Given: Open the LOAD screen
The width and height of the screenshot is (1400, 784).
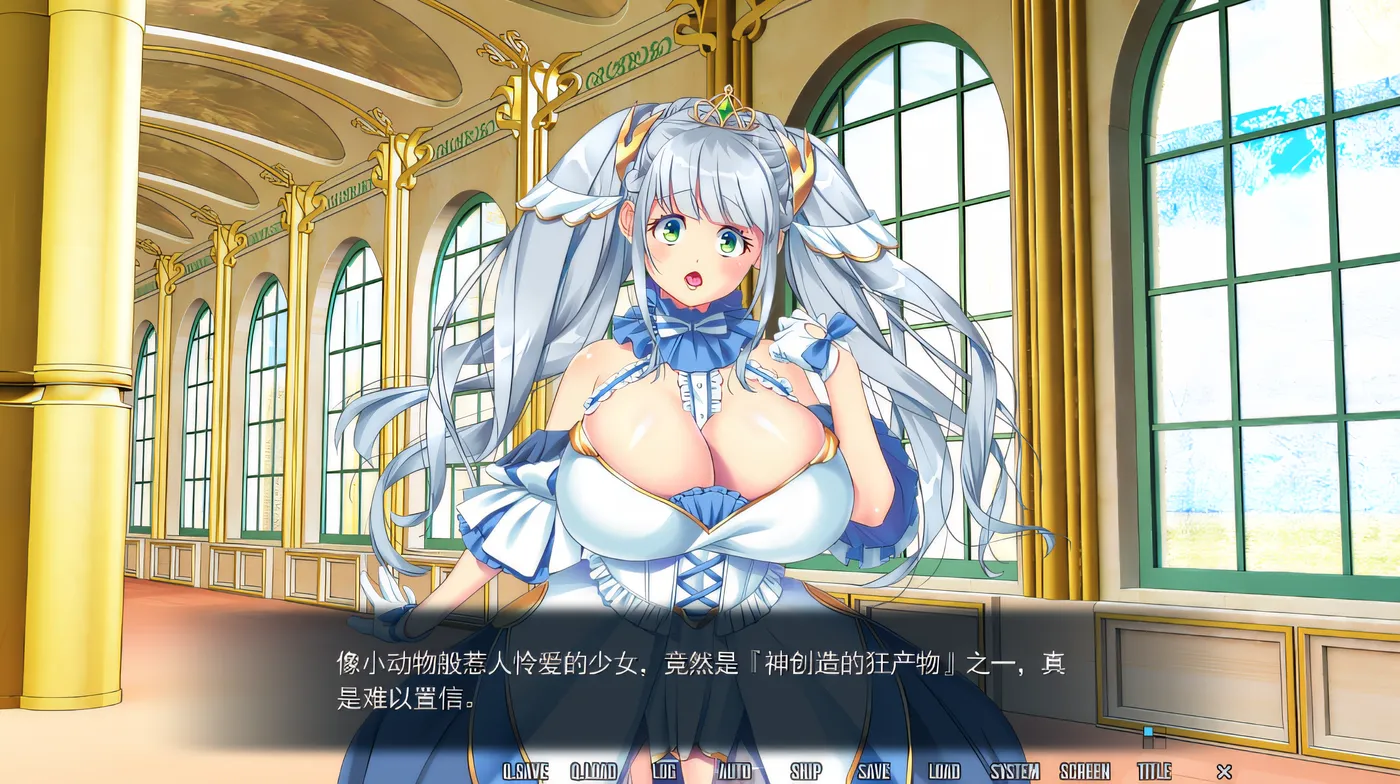Looking at the screenshot, I should pyautogui.click(x=945, y=771).
